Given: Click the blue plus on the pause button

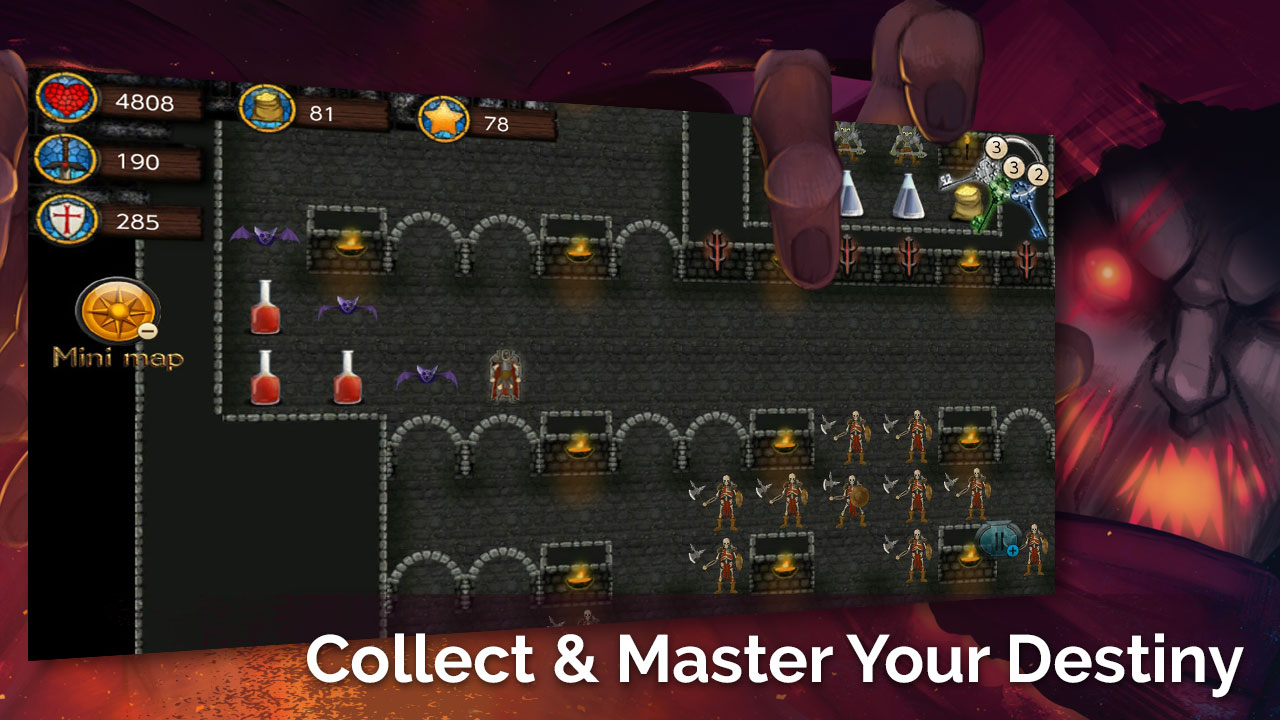Looking at the screenshot, I should [1013, 551].
